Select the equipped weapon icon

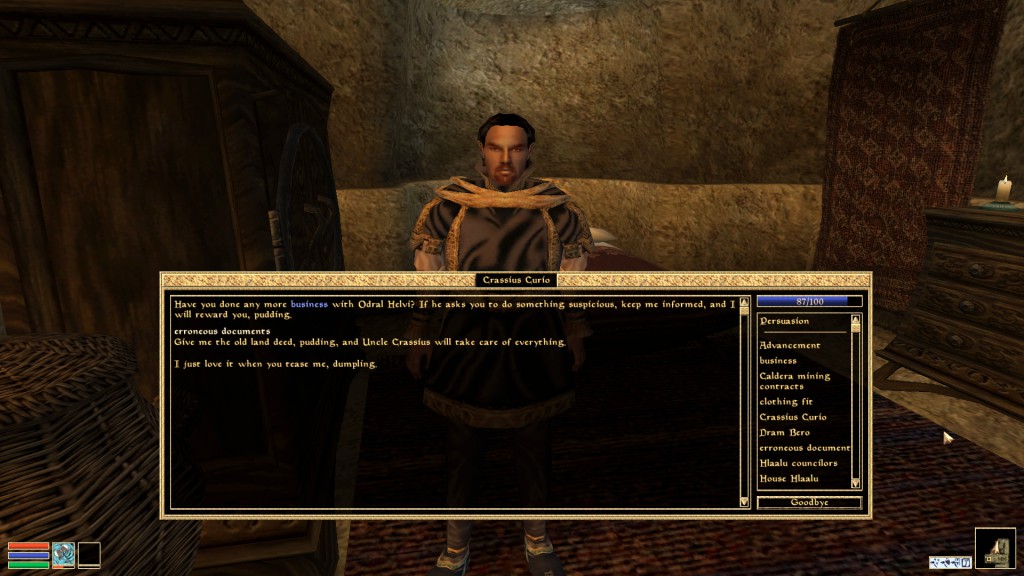pos(64,554)
